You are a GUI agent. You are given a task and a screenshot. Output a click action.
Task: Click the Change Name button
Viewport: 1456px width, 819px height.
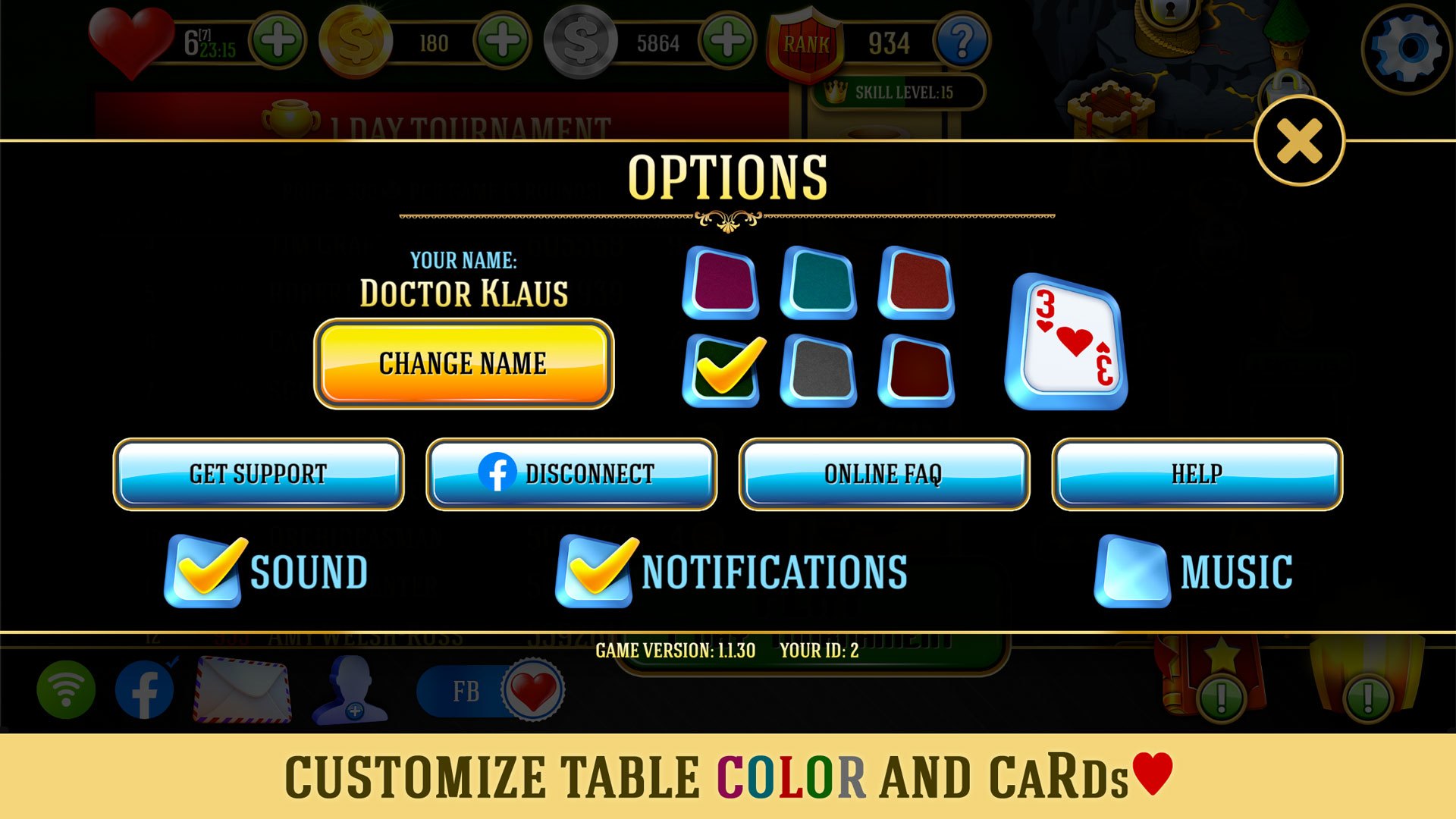pos(464,363)
